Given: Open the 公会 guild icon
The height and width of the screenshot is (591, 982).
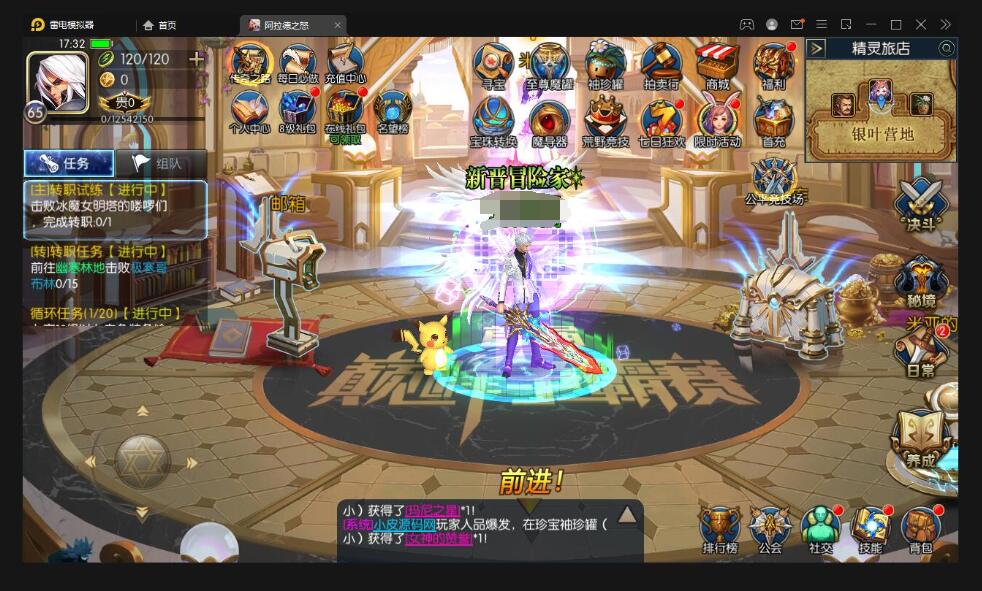Looking at the screenshot, I should point(769,527).
